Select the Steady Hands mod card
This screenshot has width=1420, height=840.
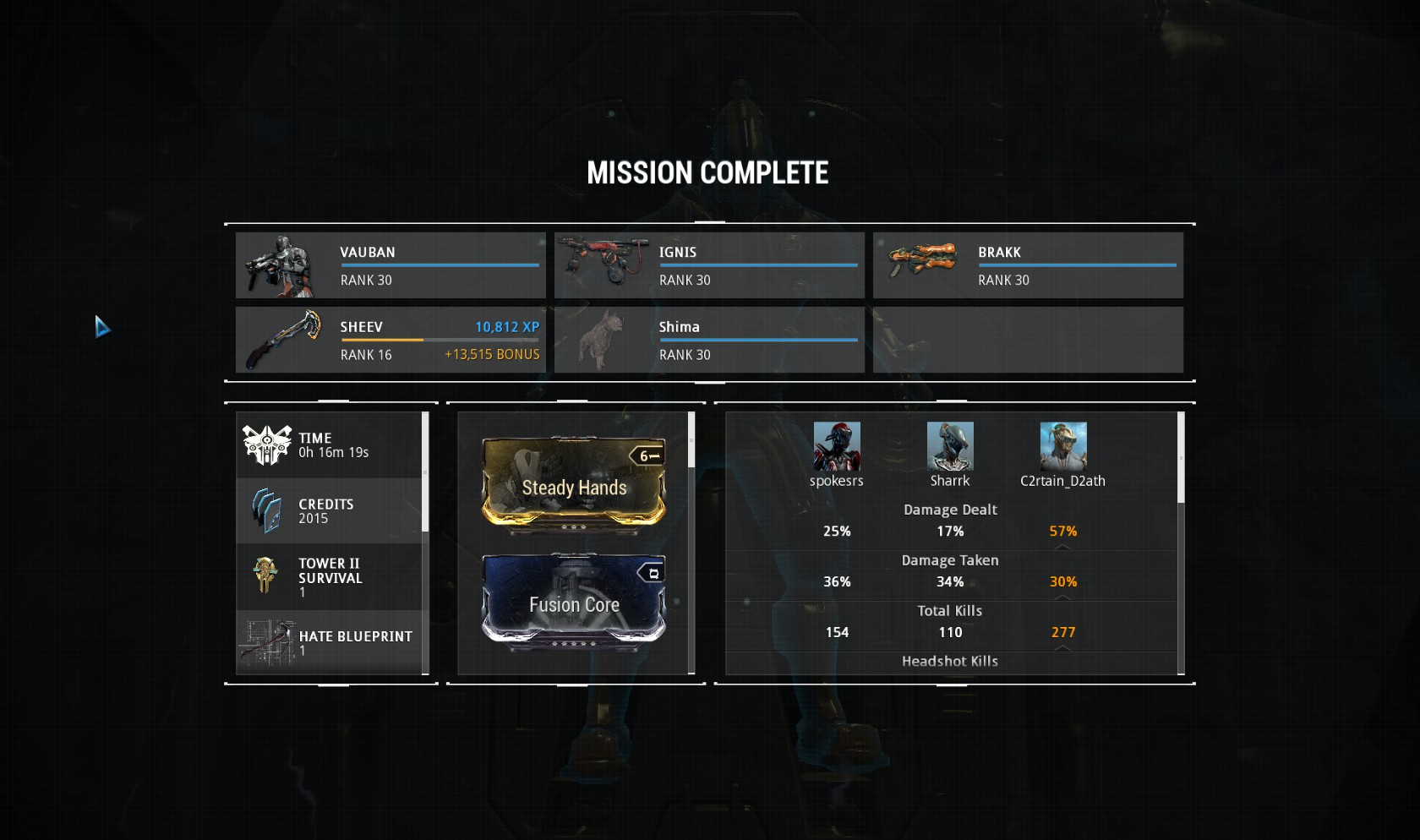click(574, 483)
